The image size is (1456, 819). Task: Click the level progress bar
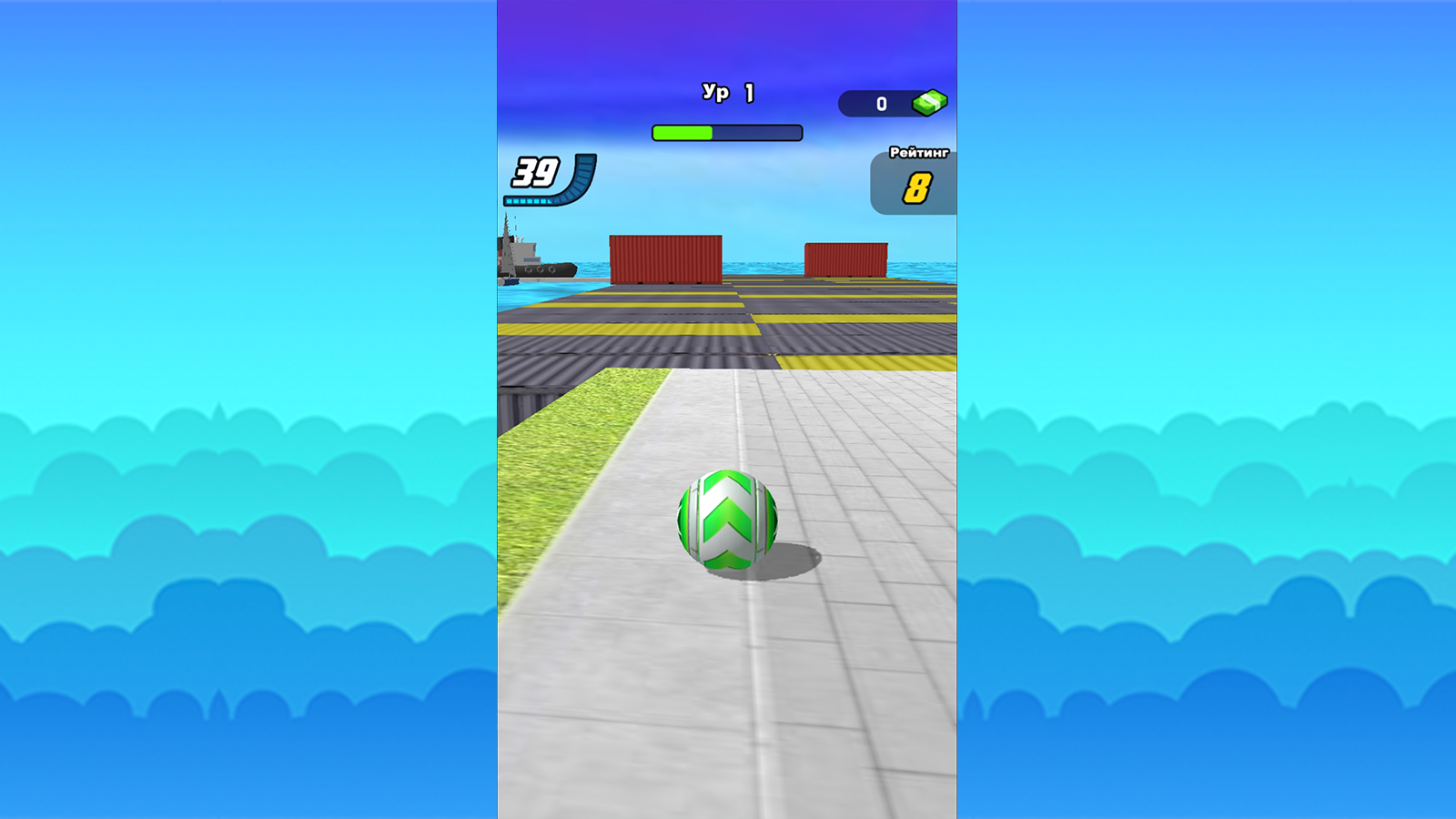pyautogui.click(x=726, y=132)
